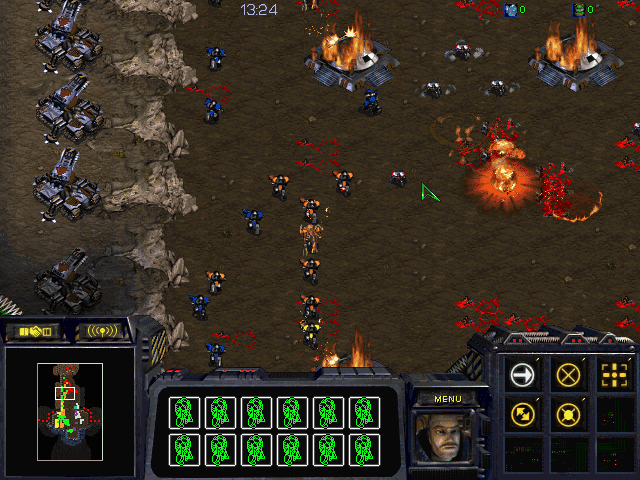
Task: Activate the Stop command icon
Action: coord(569,375)
